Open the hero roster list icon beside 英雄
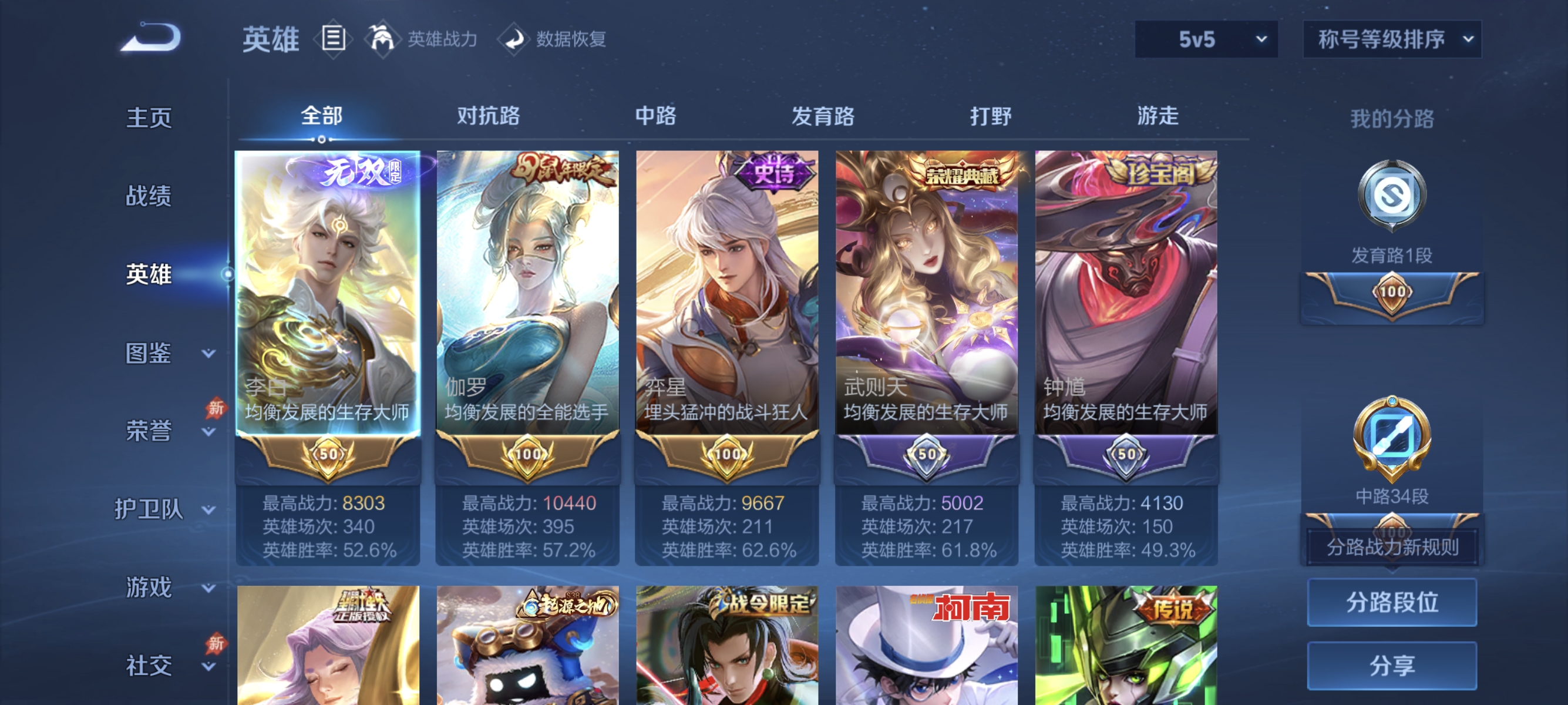1568x705 pixels. point(332,38)
